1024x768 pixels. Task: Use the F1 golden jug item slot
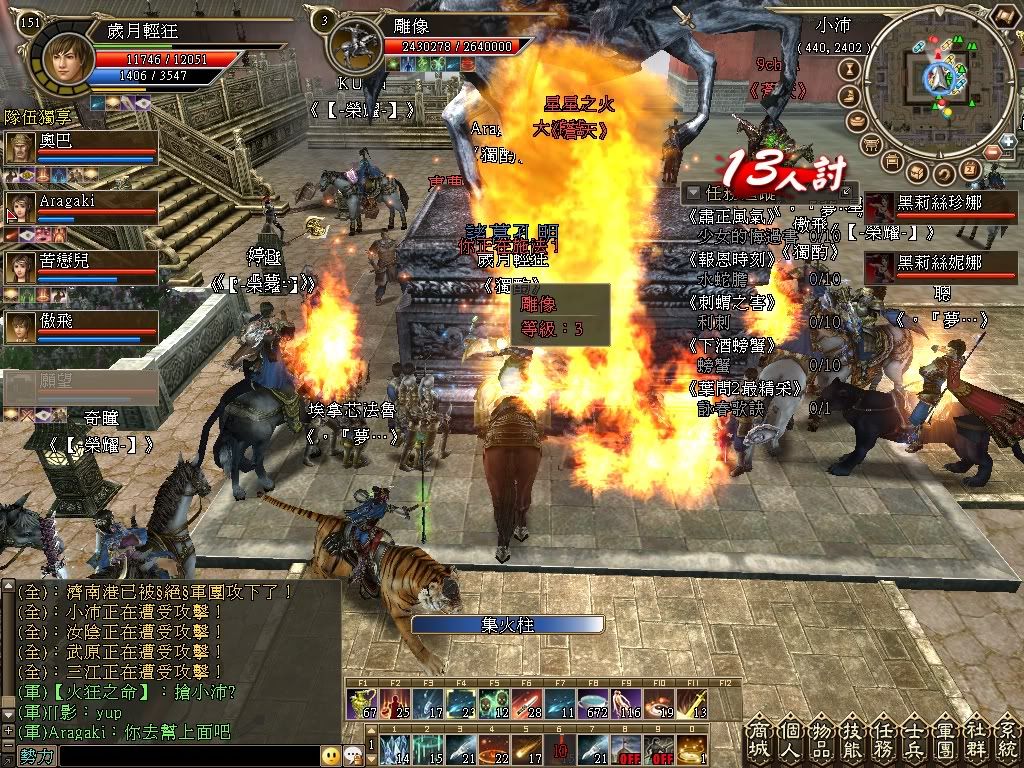coord(360,703)
